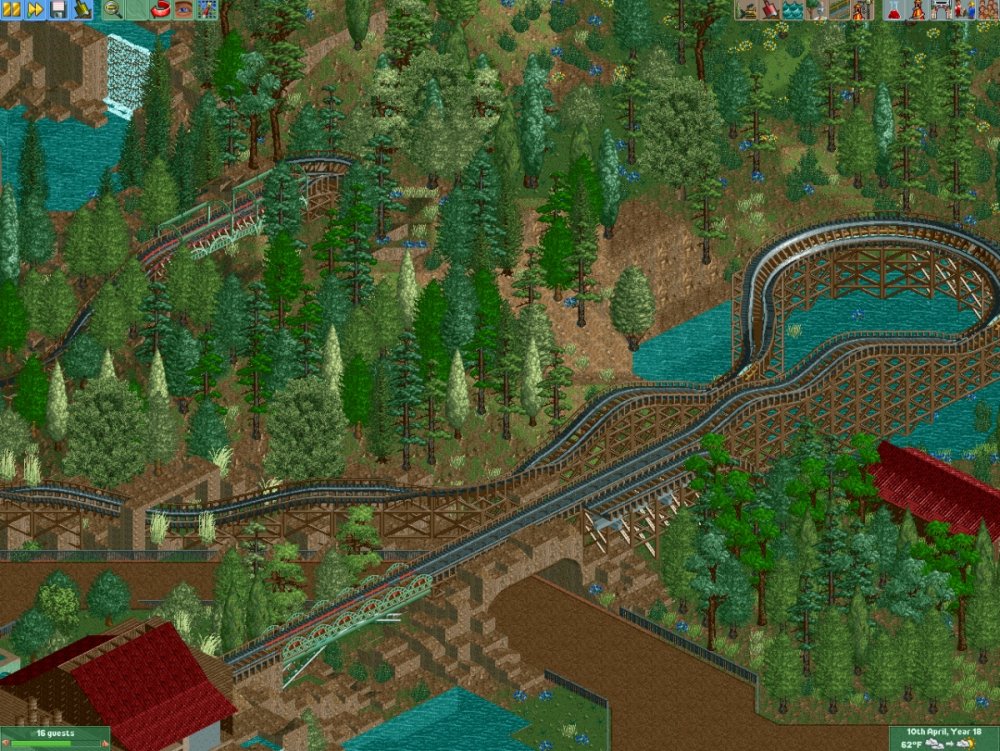Rotate the view with the red arrow
The width and height of the screenshot is (1000, 751).
tap(161, 10)
